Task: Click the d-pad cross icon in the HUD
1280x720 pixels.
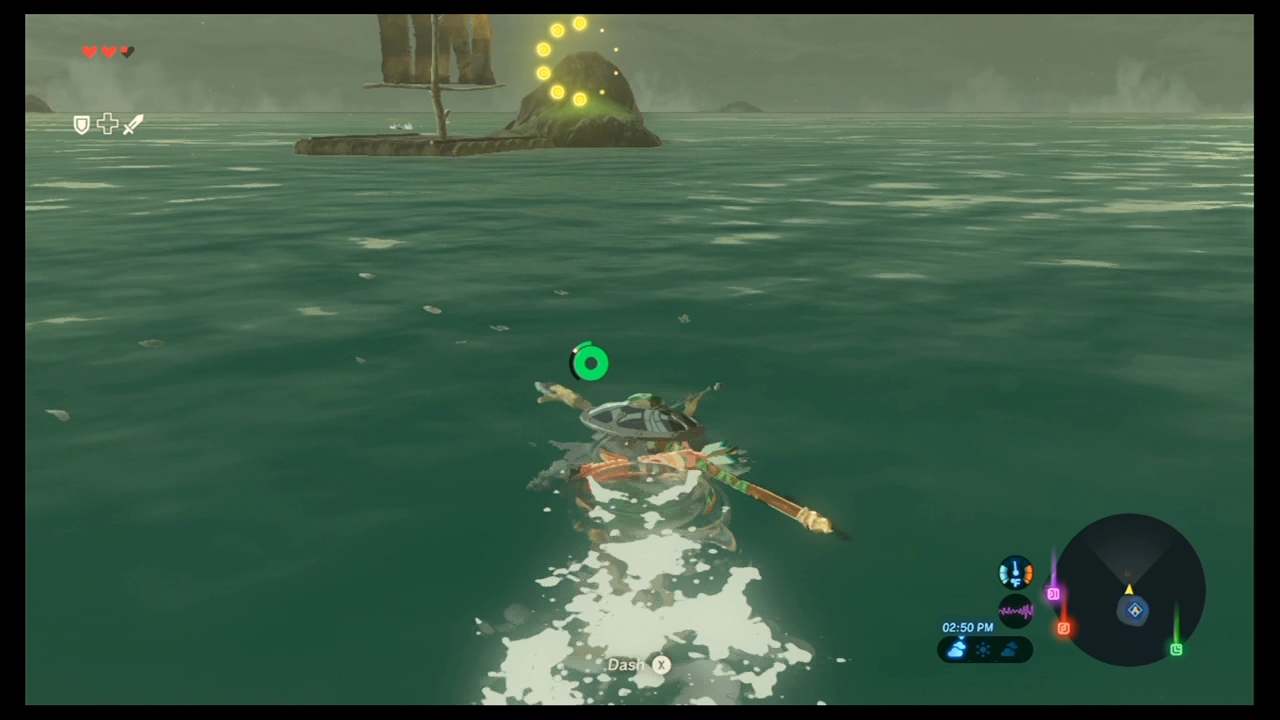Action: (107, 123)
